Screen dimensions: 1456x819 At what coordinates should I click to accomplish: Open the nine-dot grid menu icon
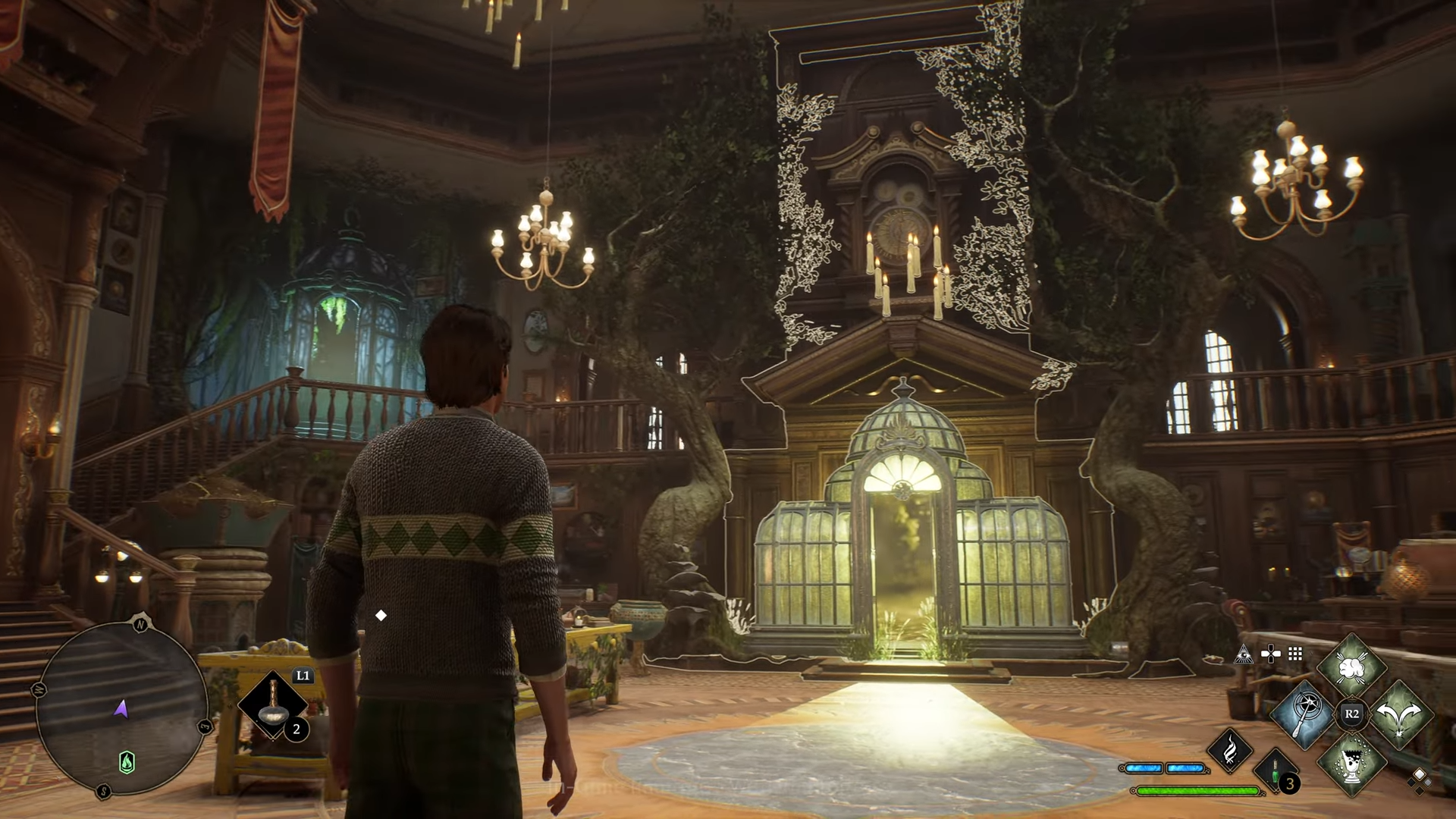[x=1295, y=654]
